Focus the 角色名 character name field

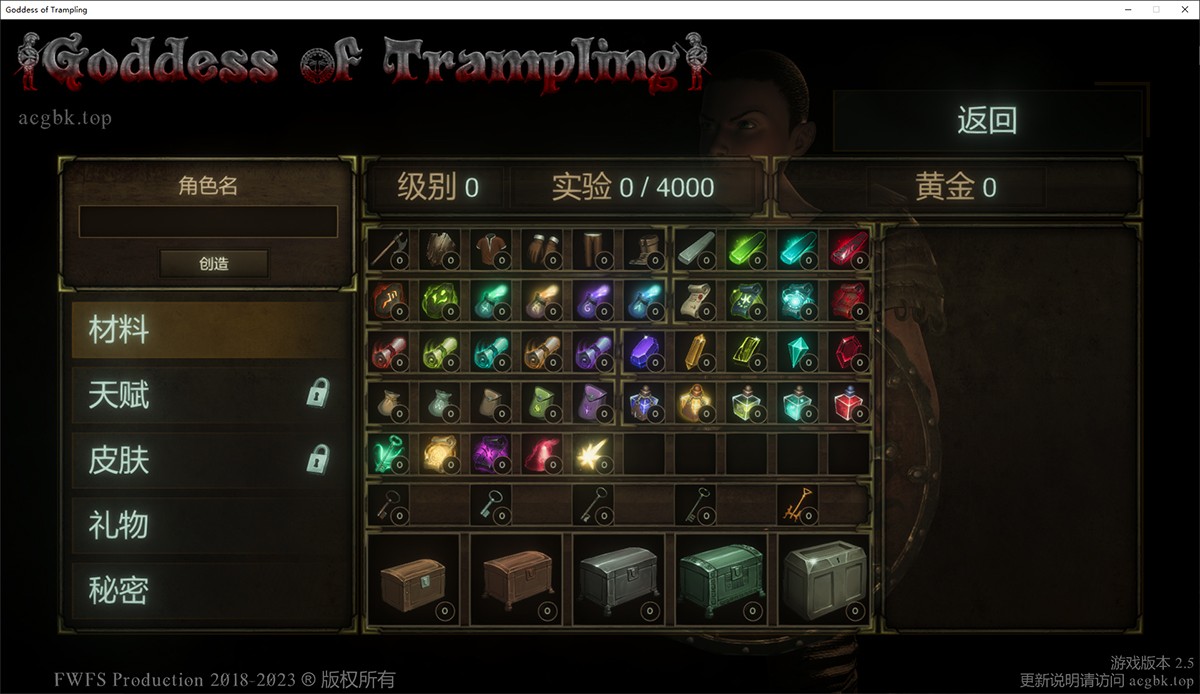(x=208, y=222)
